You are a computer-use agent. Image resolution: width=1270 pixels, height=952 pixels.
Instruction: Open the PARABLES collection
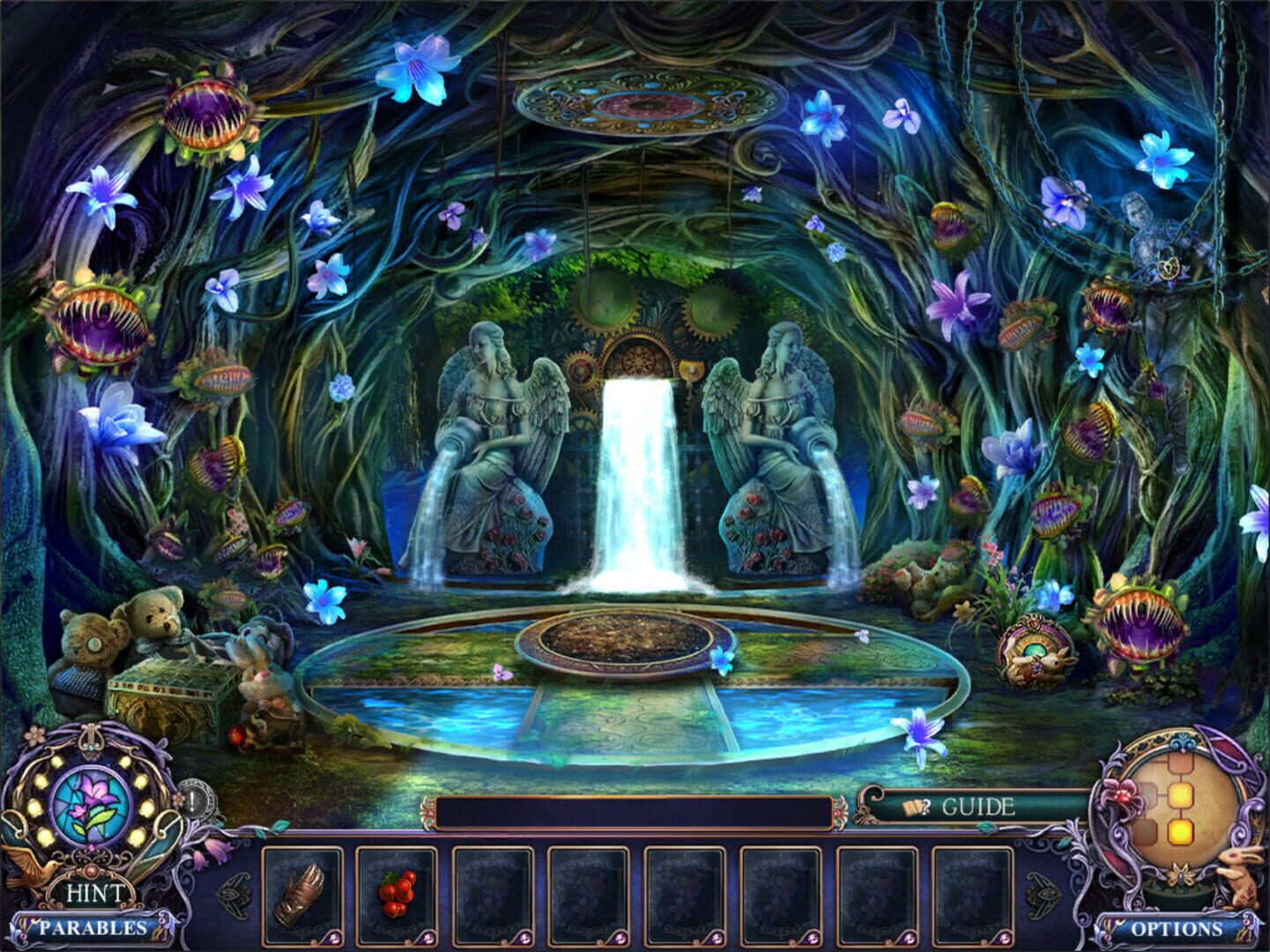pos(93,928)
